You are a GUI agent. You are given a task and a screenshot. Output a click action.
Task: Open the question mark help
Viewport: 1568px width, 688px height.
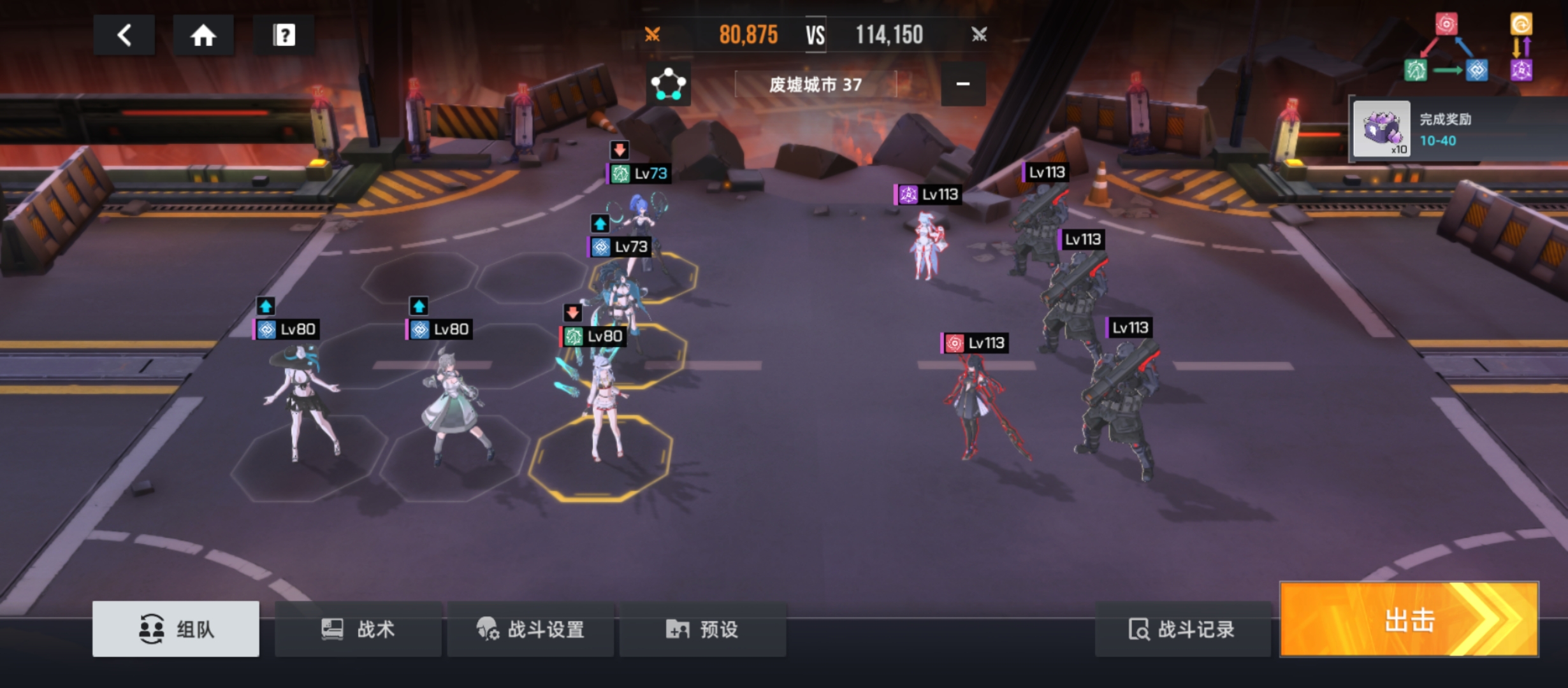pos(284,35)
